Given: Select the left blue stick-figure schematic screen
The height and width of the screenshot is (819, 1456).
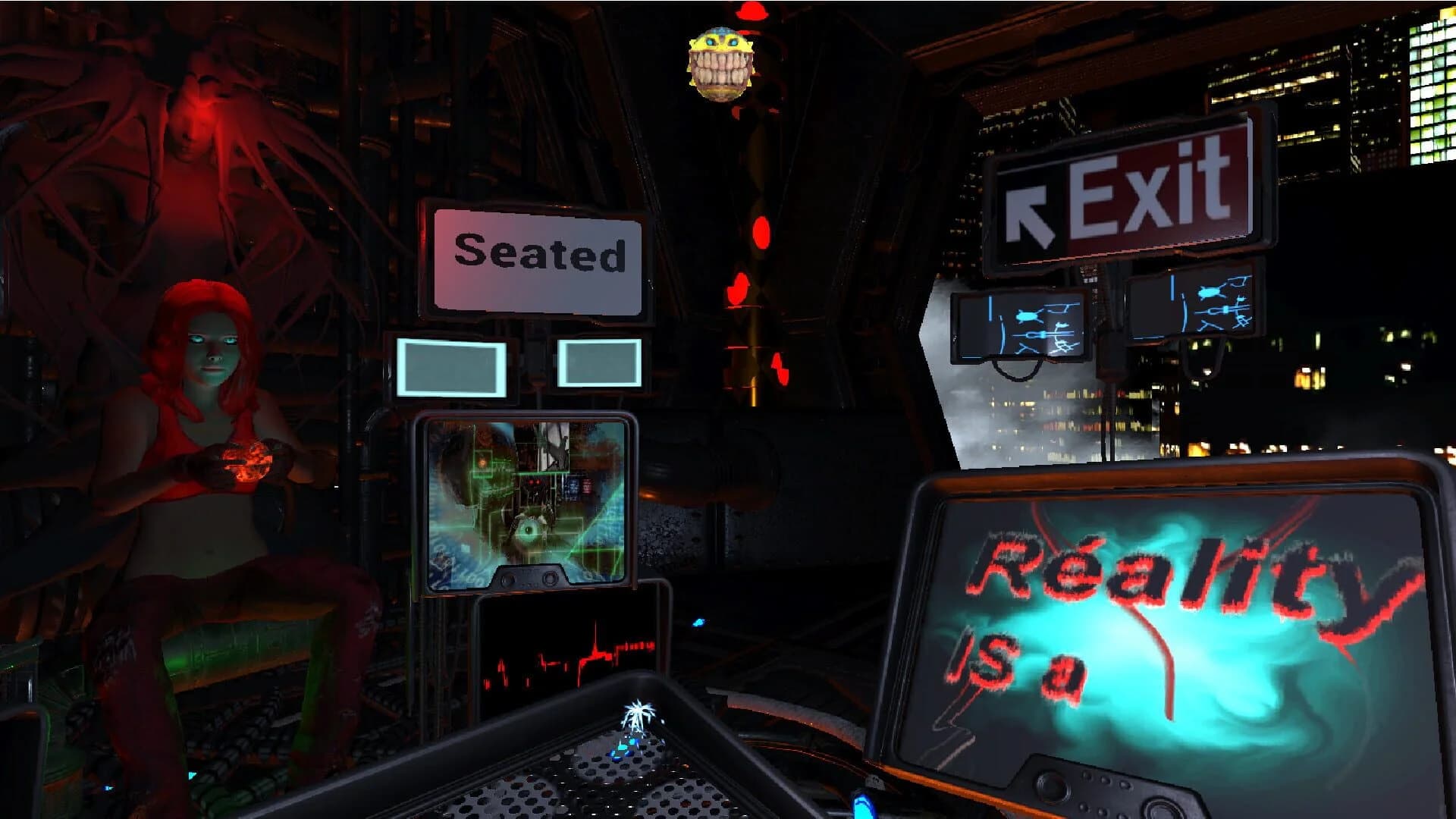Looking at the screenshot, I should [x=1020, y=326].
